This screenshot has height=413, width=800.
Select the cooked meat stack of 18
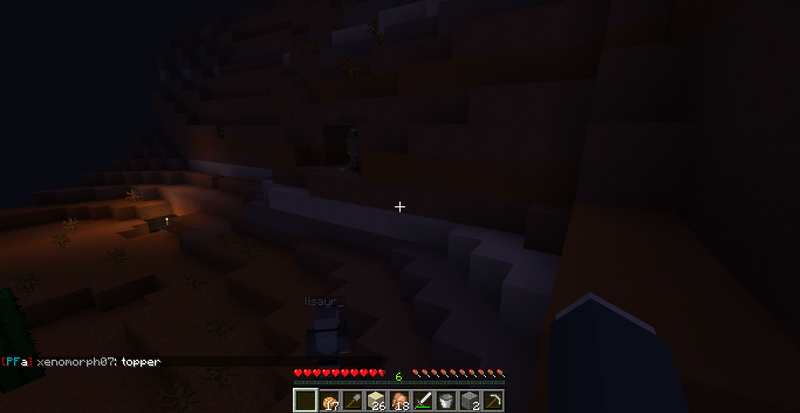(x=400, y=400)
